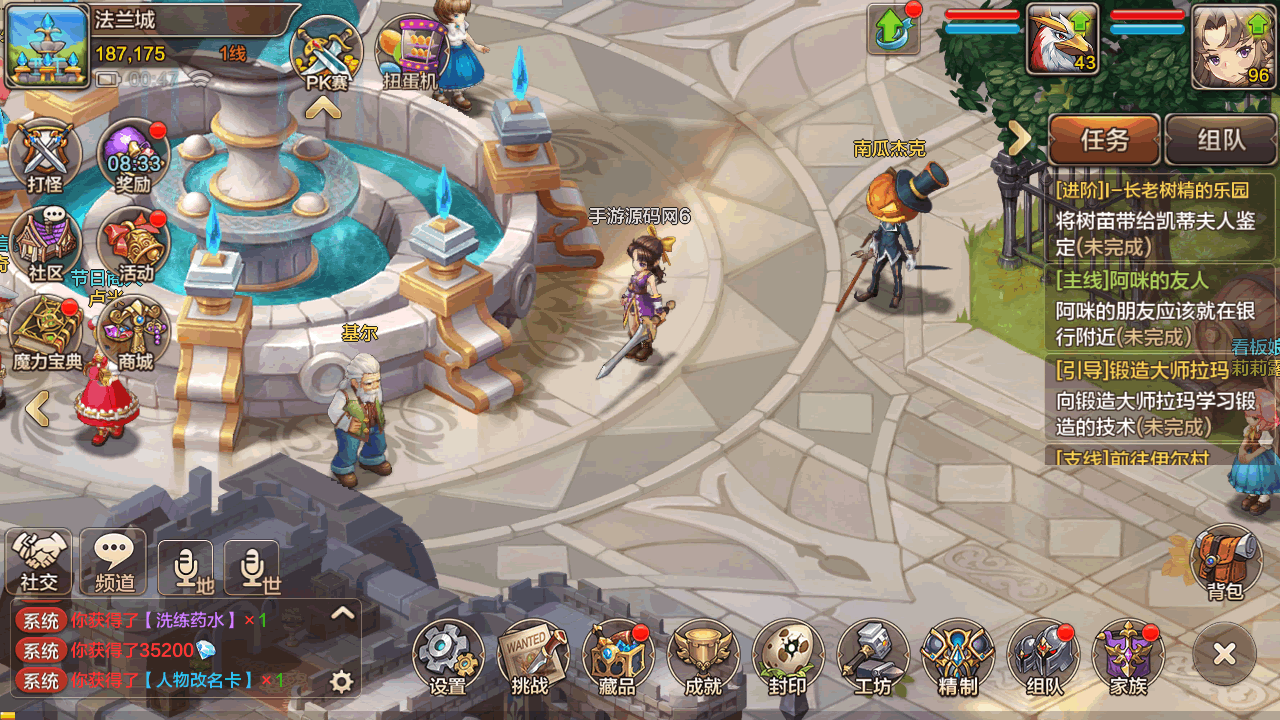Enter the PK赛 arena icon
This screenshot has width=1280, height=720.
pyautogui.click(x=326, y=54)
